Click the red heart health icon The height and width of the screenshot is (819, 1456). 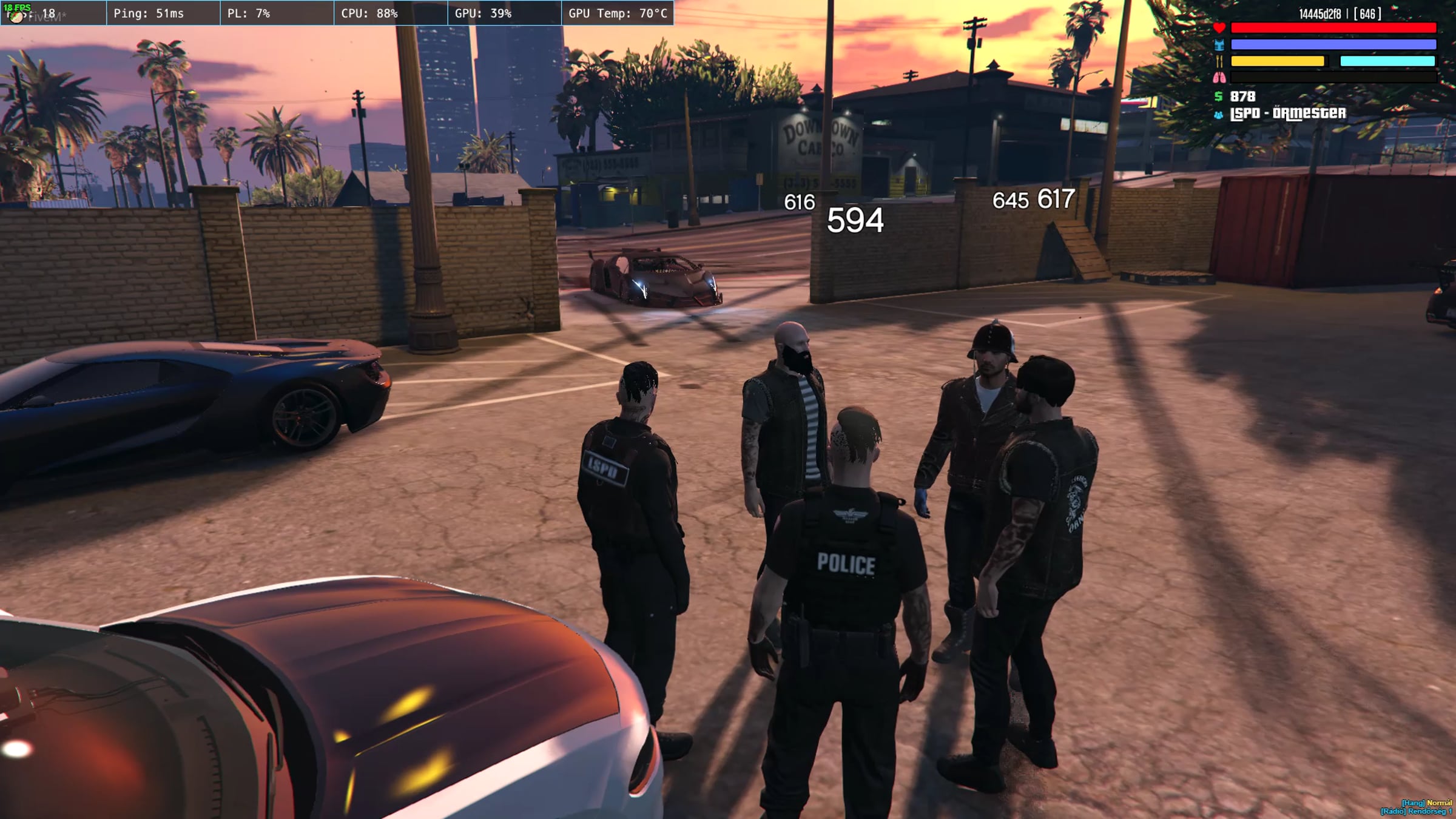point(1219,28)
